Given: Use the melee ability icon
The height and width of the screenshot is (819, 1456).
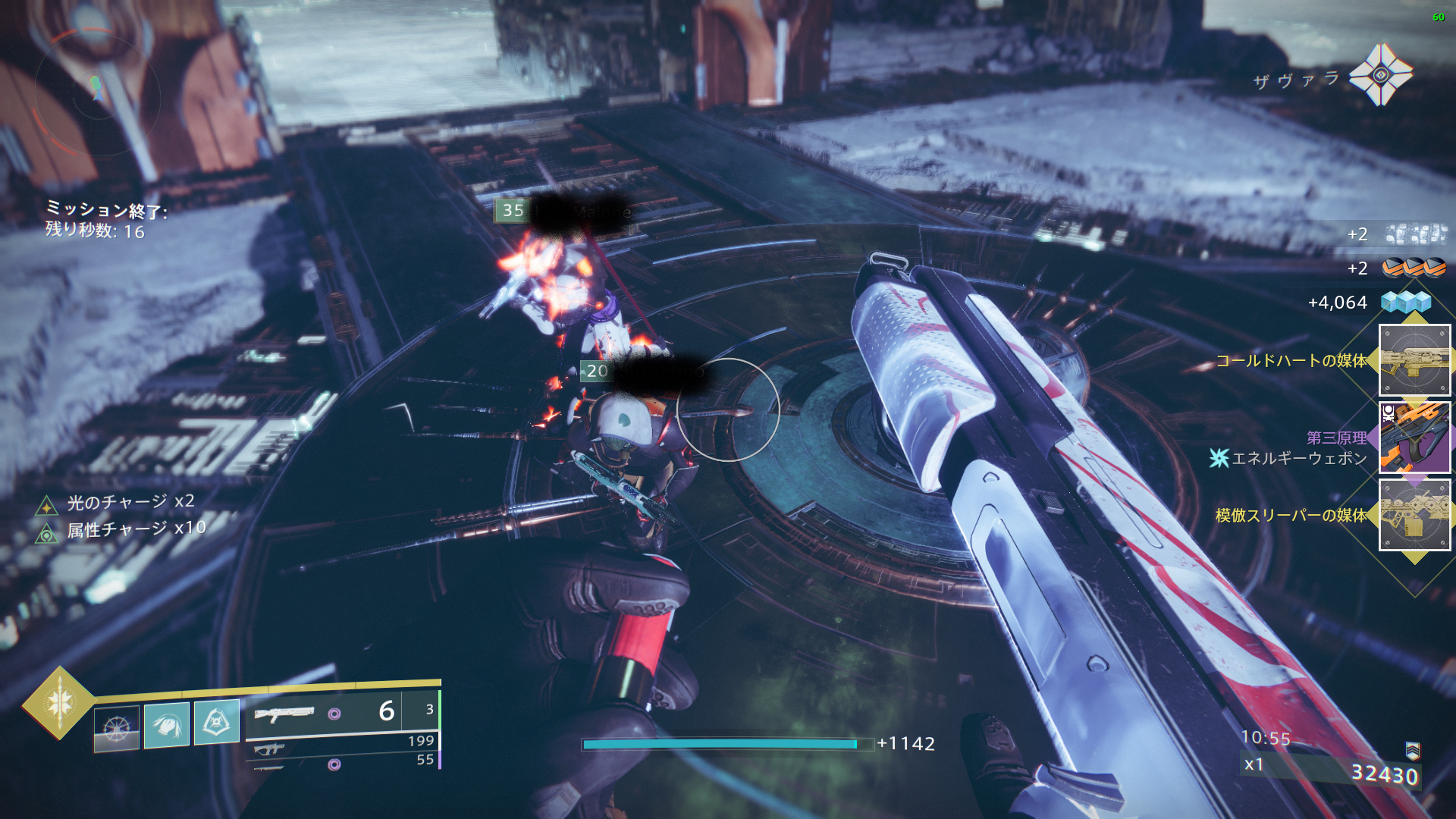Looking at the screenshot, I should coord(167,724).
